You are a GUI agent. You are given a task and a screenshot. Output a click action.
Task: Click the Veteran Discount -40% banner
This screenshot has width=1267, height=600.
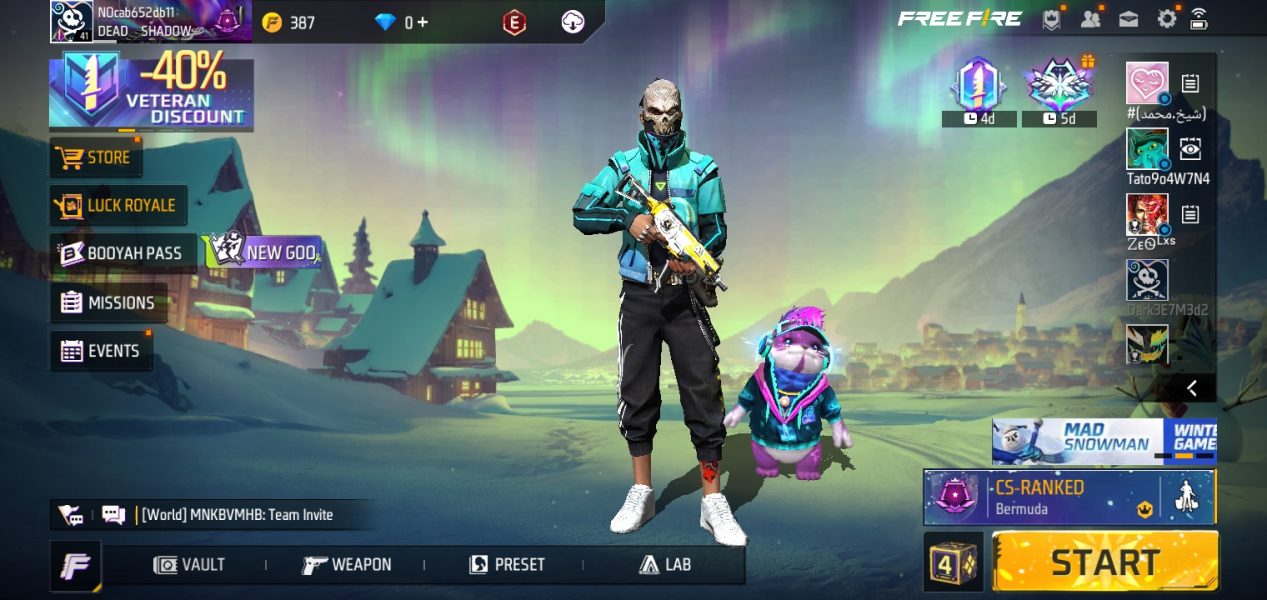(x=151, y=94)
